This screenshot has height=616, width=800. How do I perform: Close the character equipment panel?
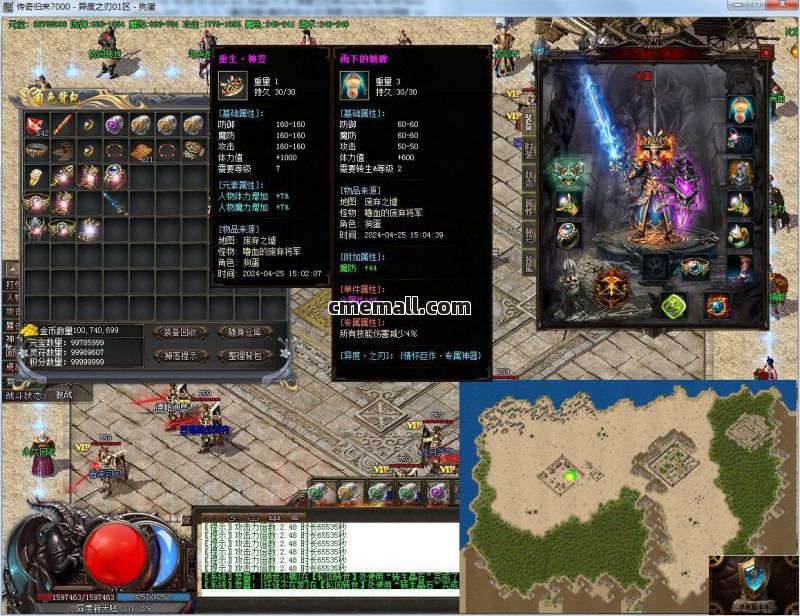pyautogui.click(x=765, y=52)
